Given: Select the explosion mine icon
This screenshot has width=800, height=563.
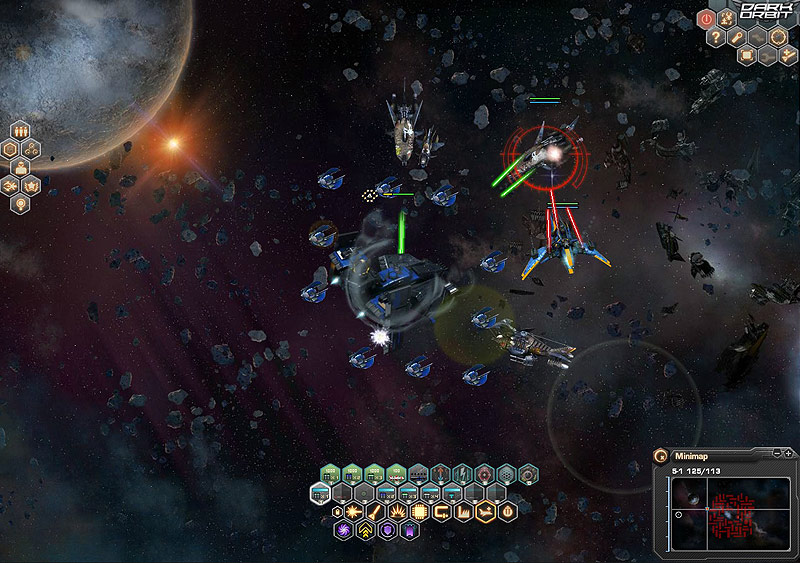Looking at the screenshot, I should point(398,513).
